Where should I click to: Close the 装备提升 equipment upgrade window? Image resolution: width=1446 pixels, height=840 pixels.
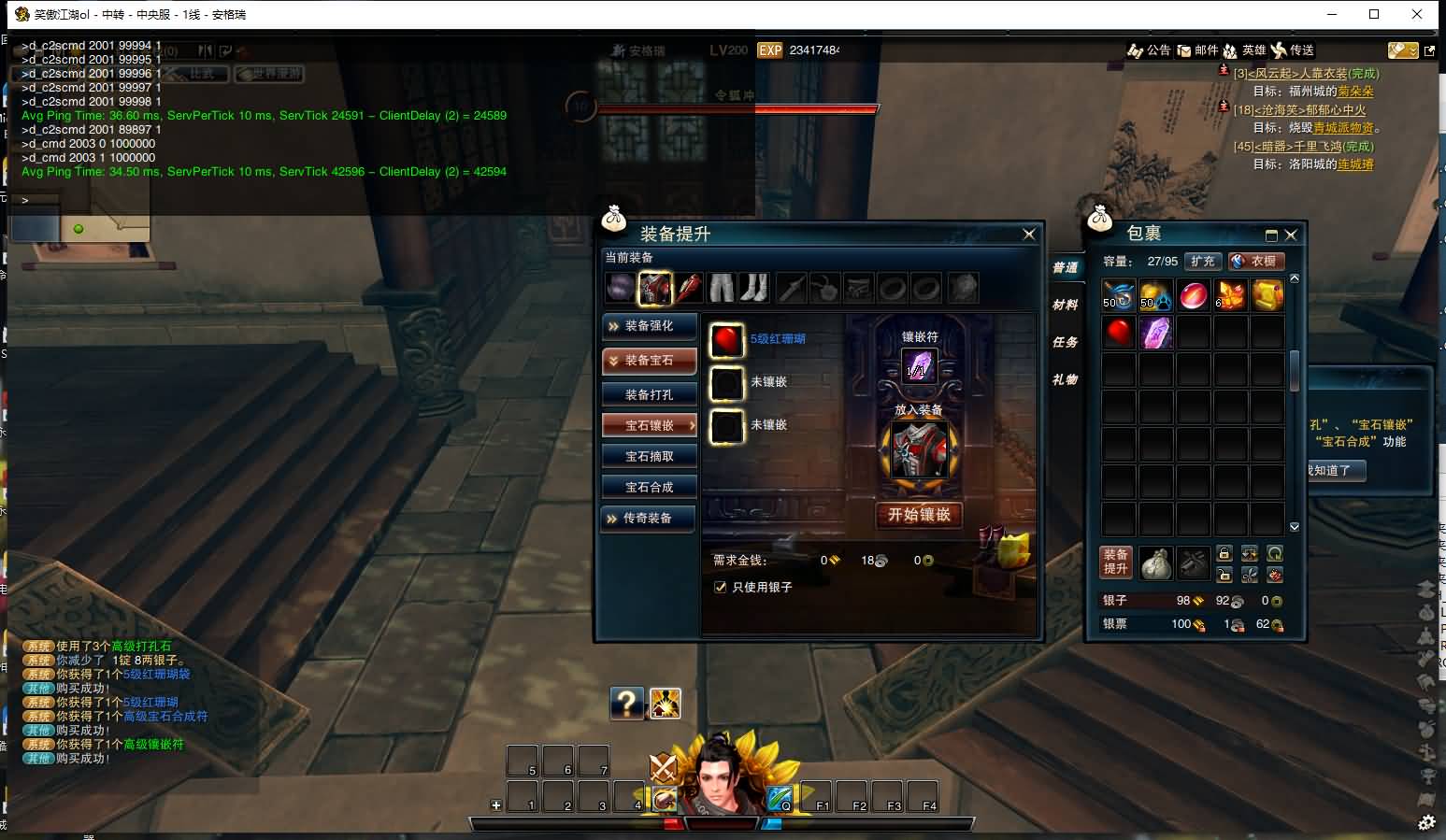(1028, 235)
